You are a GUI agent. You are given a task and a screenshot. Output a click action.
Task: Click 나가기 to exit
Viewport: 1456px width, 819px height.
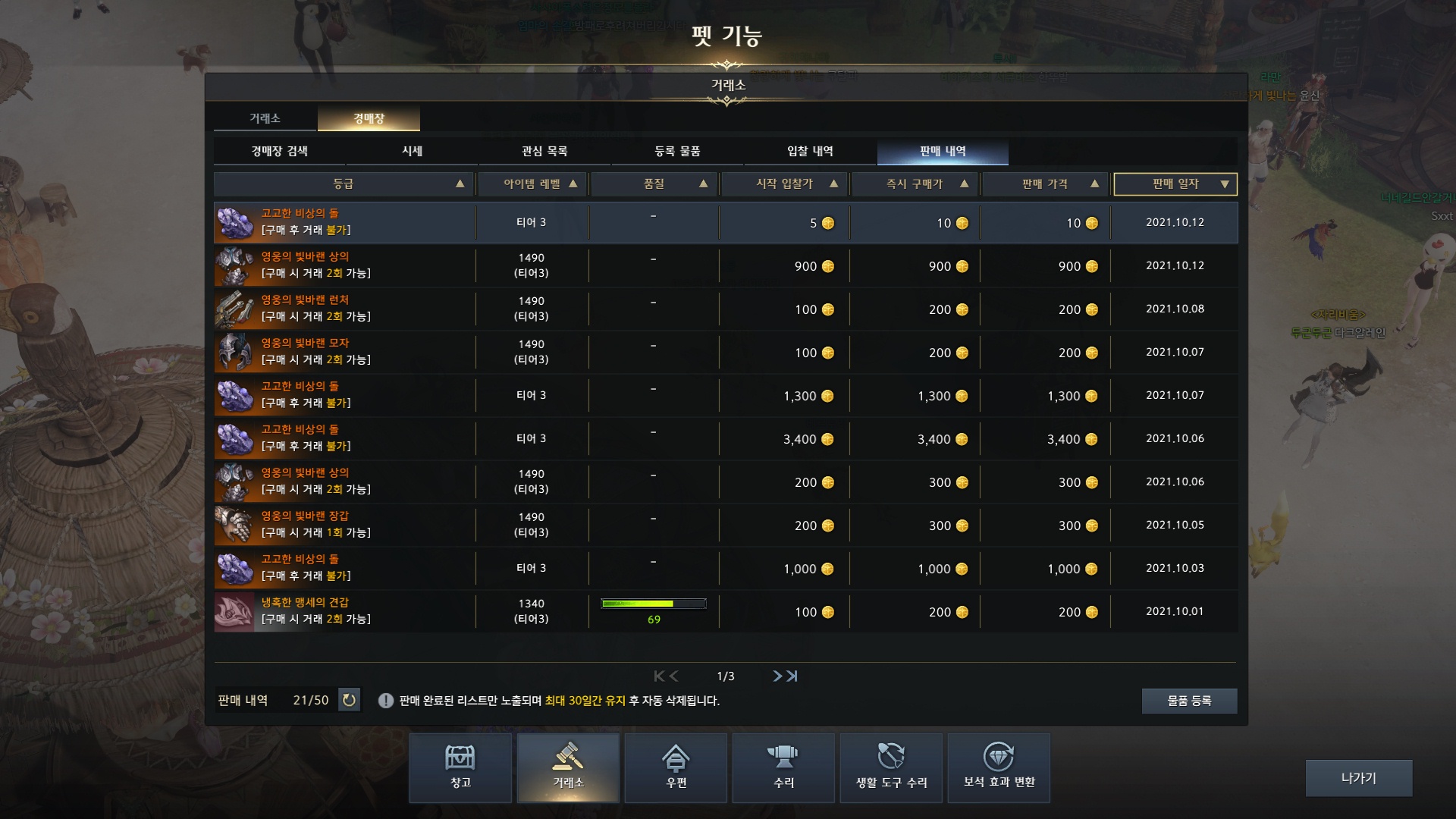tap(1358, 778)
